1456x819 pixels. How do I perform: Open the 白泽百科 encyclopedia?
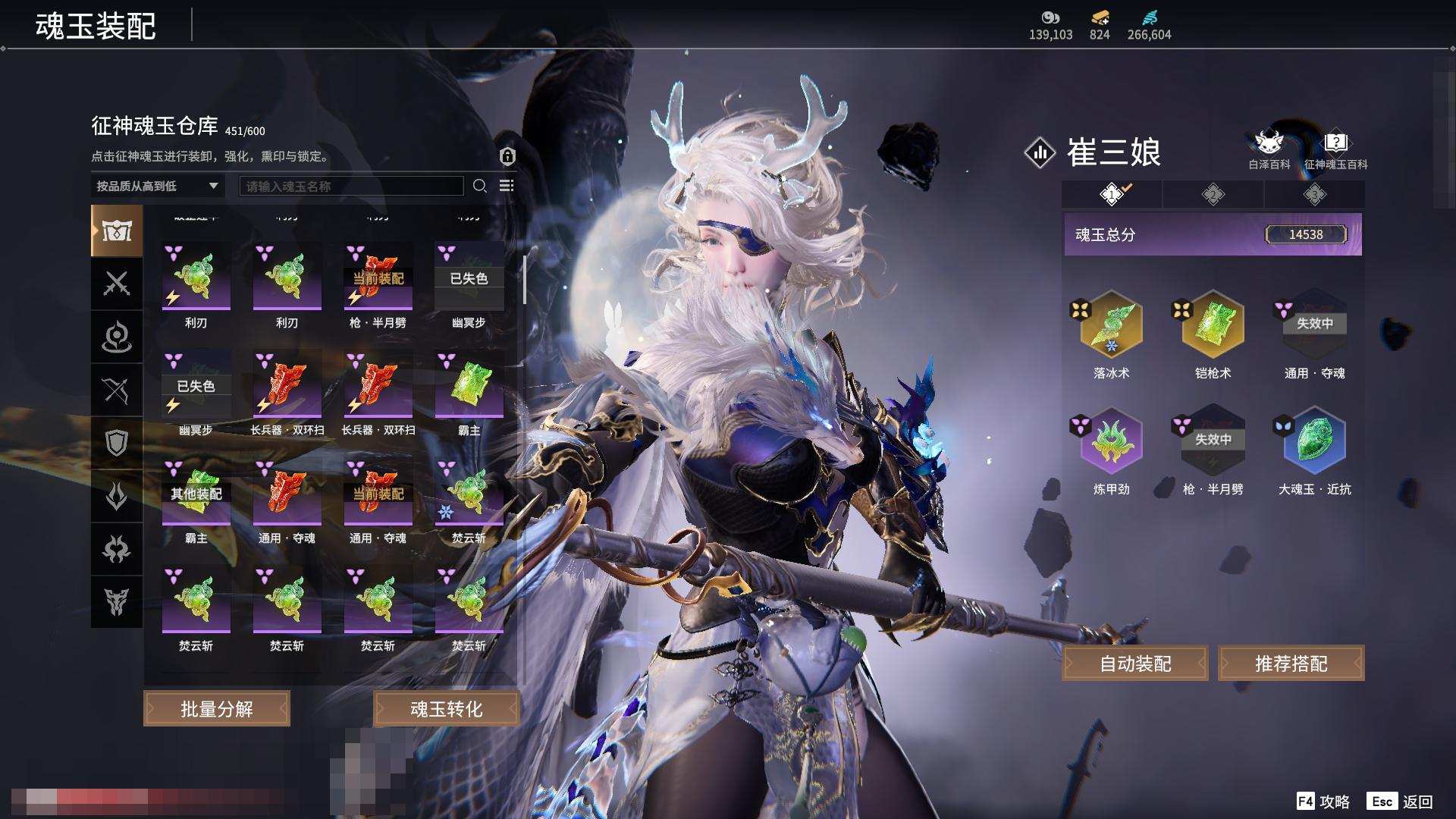click(1269, 149)
